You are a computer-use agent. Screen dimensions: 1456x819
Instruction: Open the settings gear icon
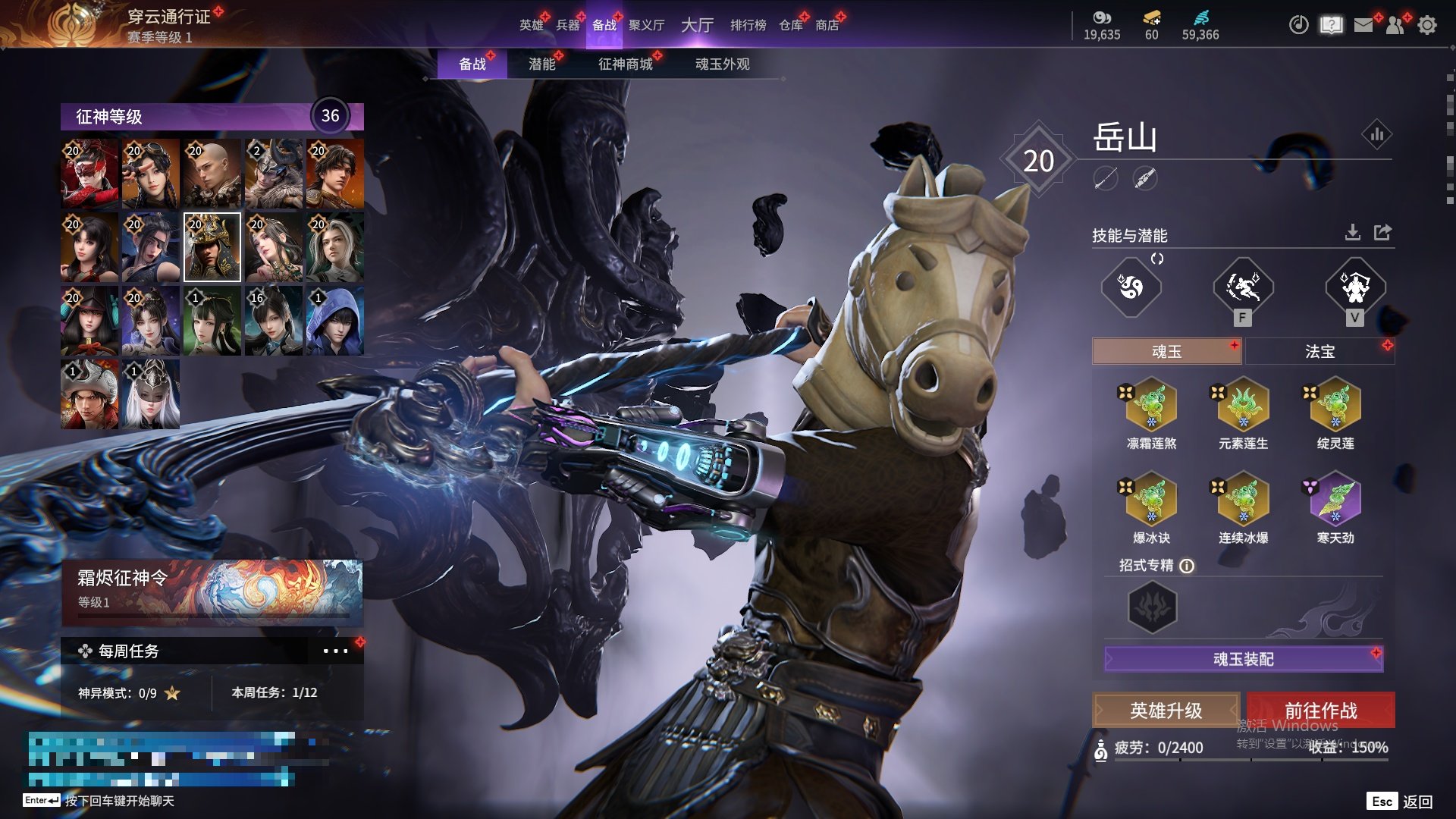[1427, 25]
